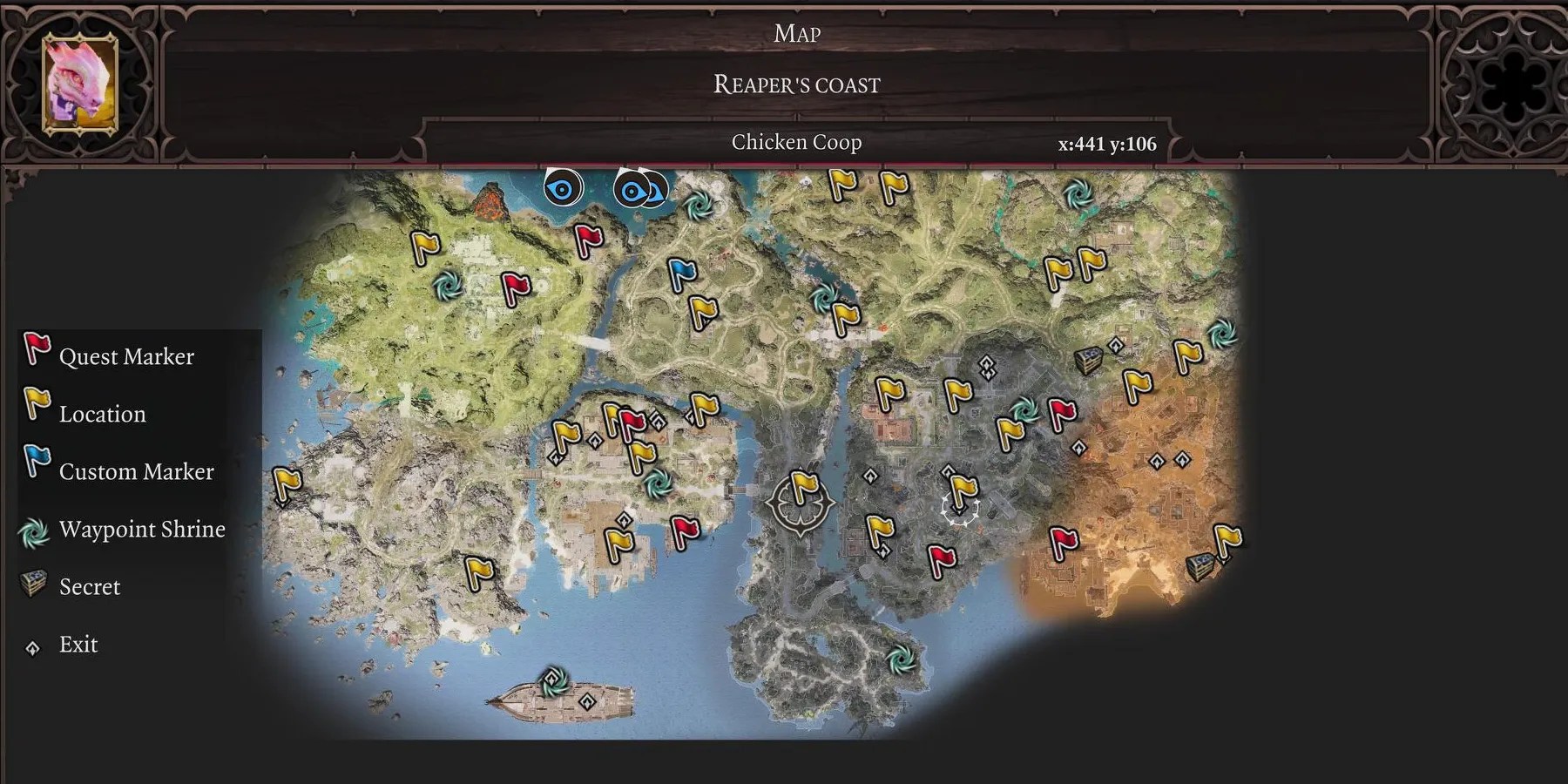Viewport: 1568px width, 784px height.
Task: Select the Custom Marker legend entry
Action: [136, 471]
